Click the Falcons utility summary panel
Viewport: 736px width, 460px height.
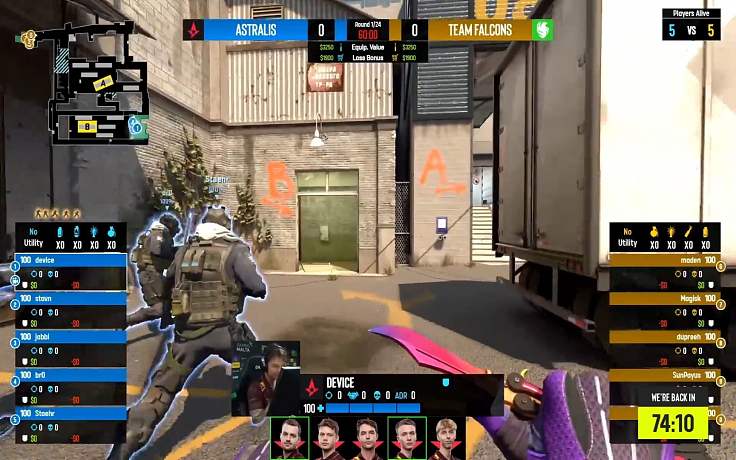click(x=665, y=237)
